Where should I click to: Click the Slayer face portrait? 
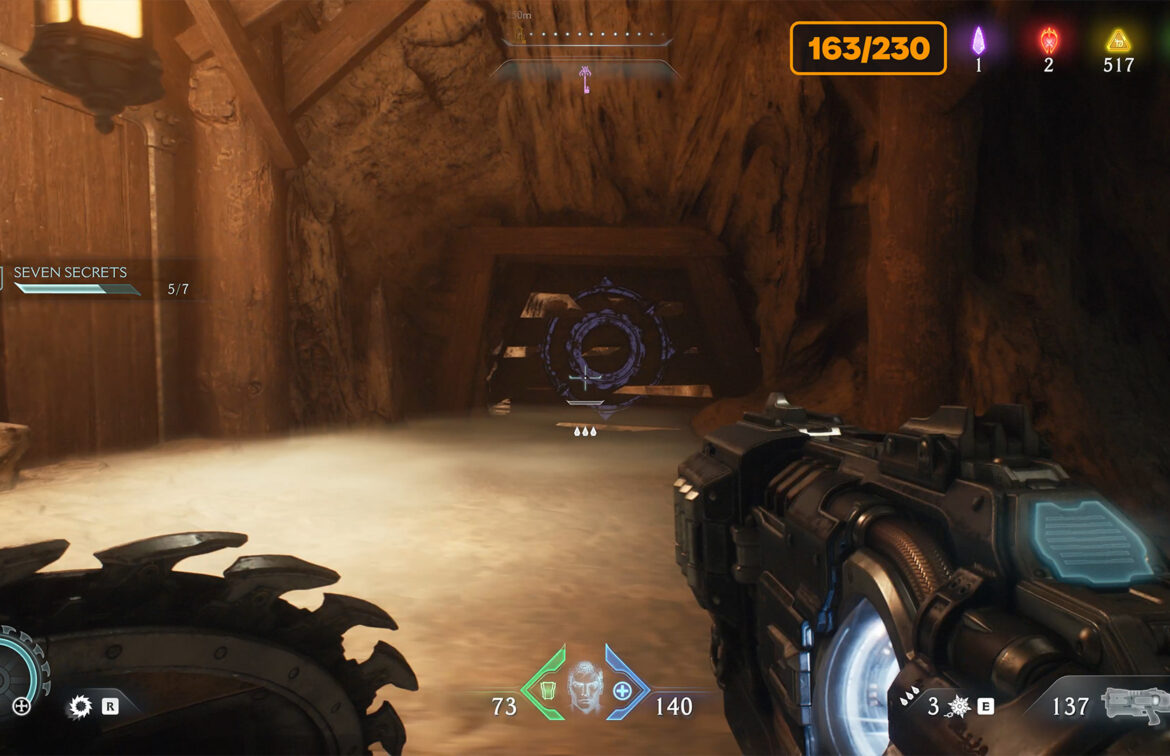585,688
